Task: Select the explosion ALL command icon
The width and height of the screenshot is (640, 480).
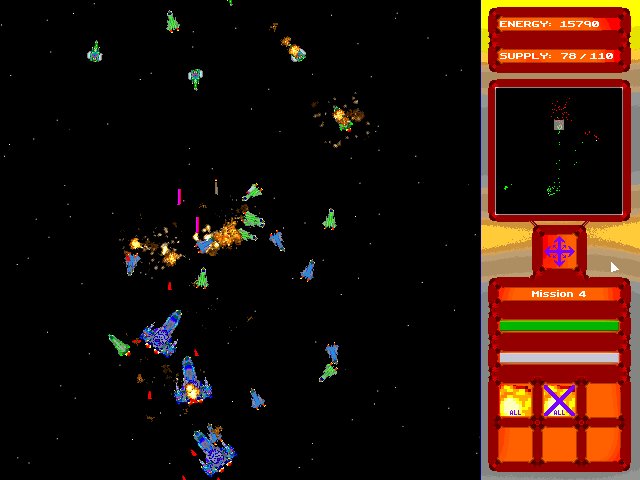Action: (x=515, y=400)
